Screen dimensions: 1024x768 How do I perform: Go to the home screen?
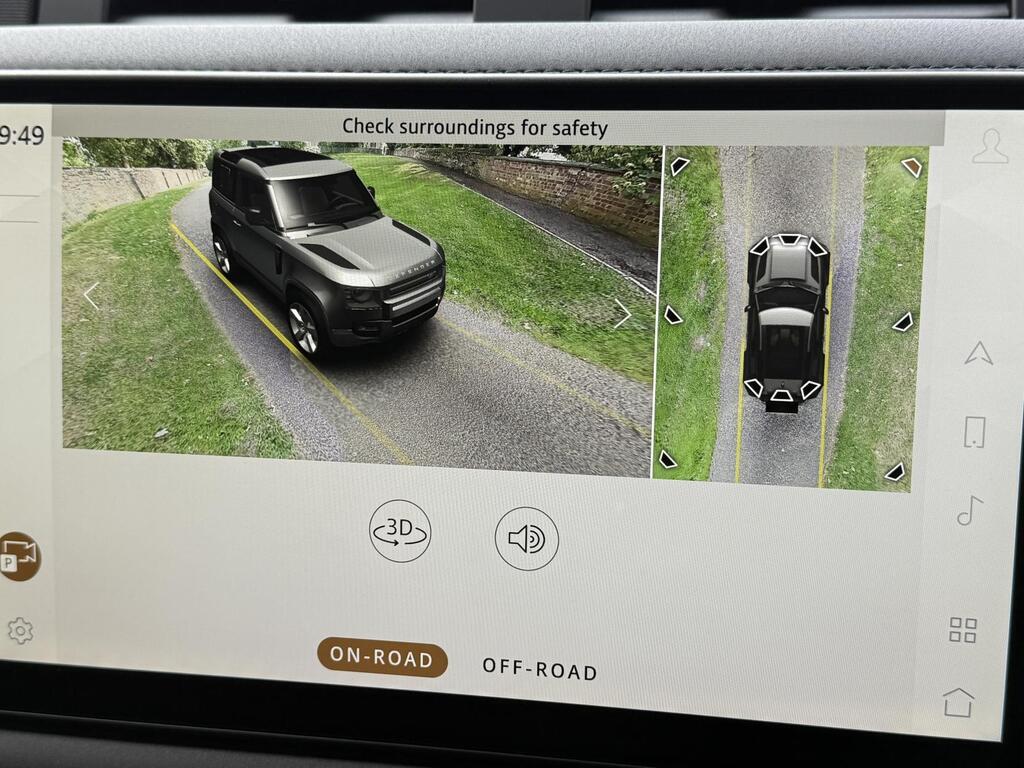coord(958,702)
